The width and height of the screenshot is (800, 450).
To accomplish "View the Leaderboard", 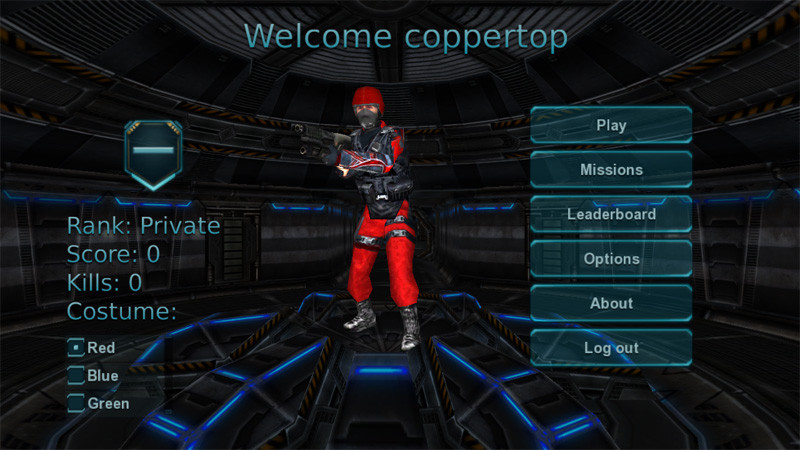I will pyautogui.click(x=611, y=214).
